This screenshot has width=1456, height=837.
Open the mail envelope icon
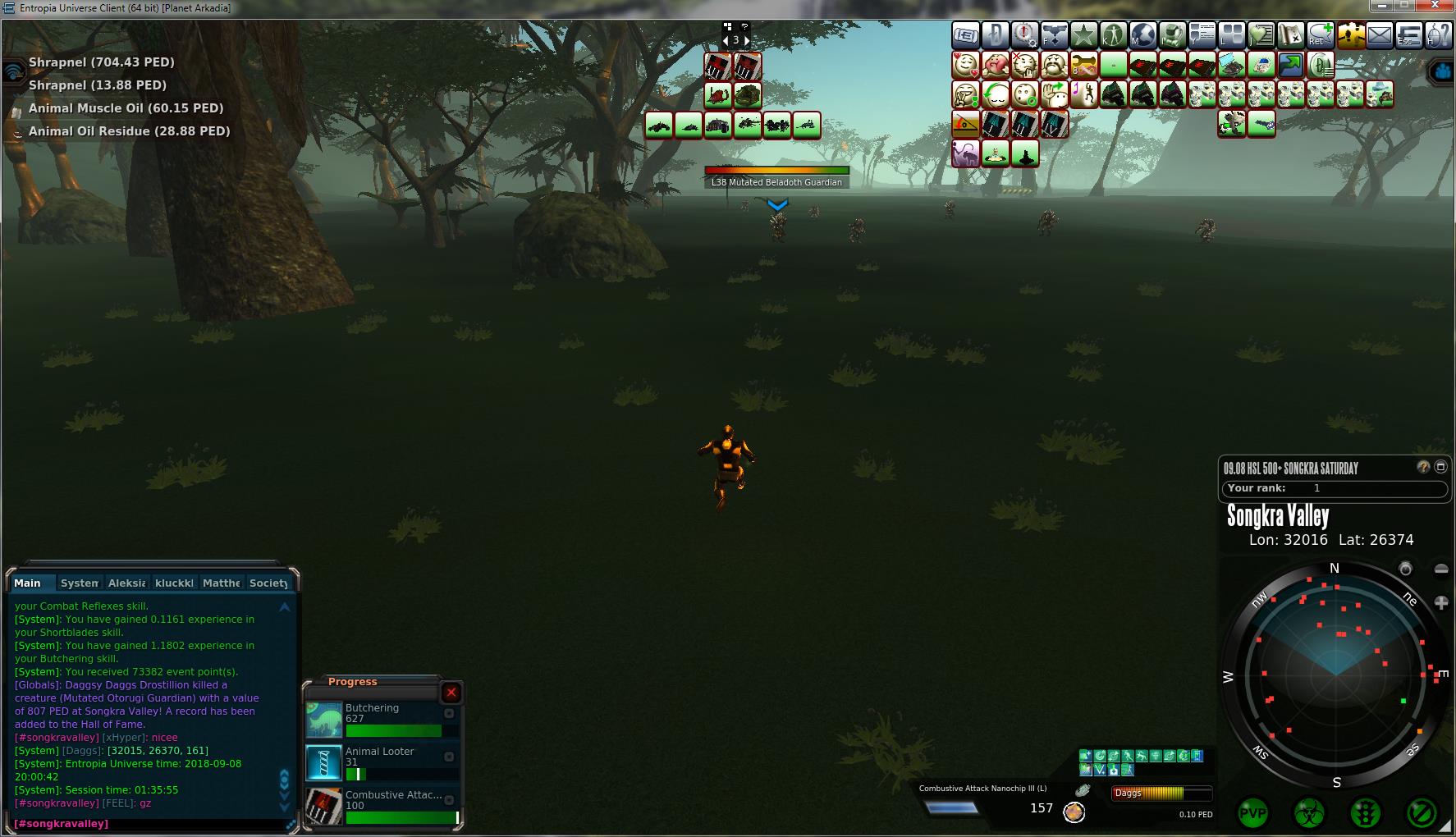(x=1380, y=35)
